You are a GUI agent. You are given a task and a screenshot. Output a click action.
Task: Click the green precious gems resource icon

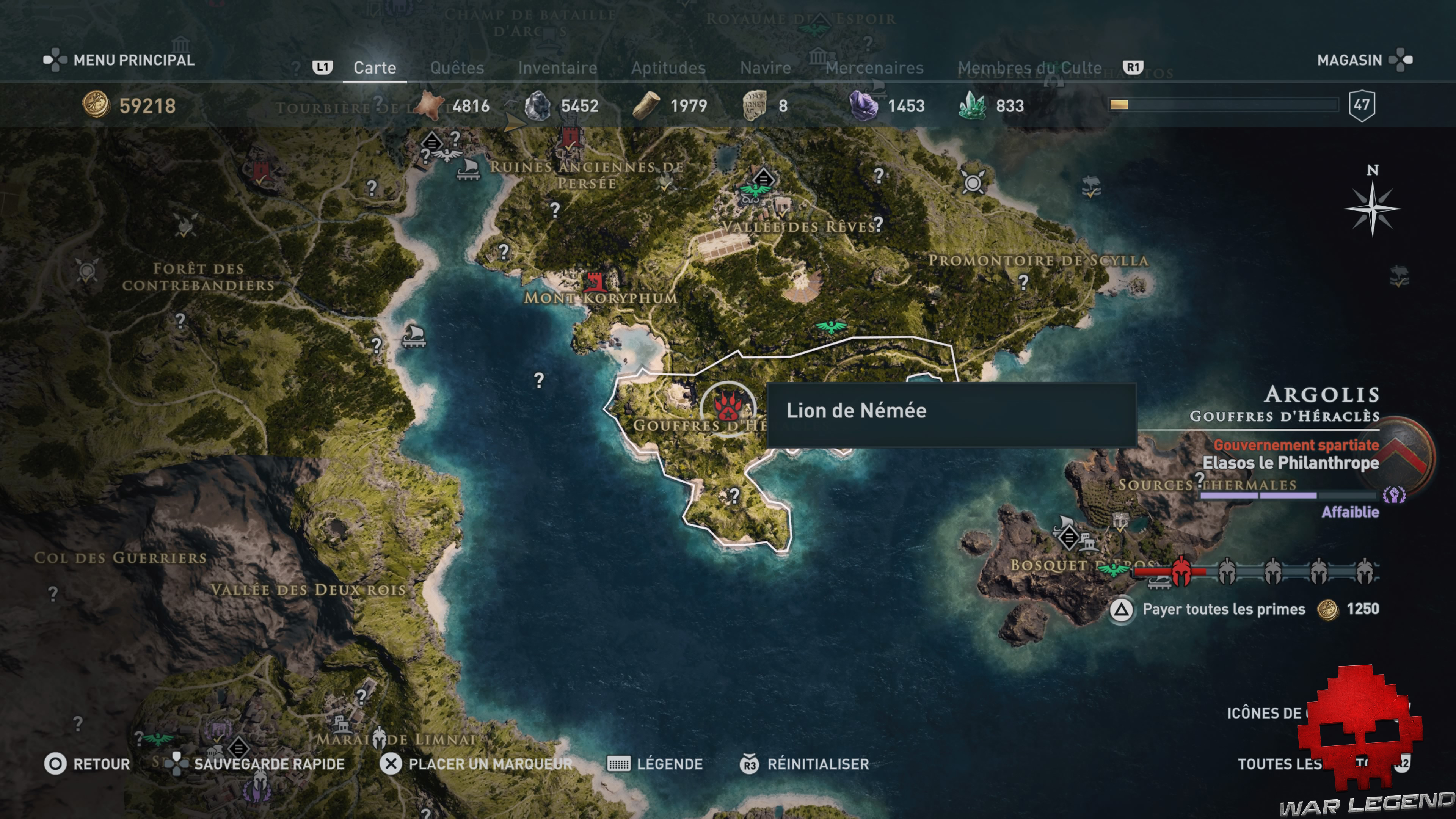974,105
